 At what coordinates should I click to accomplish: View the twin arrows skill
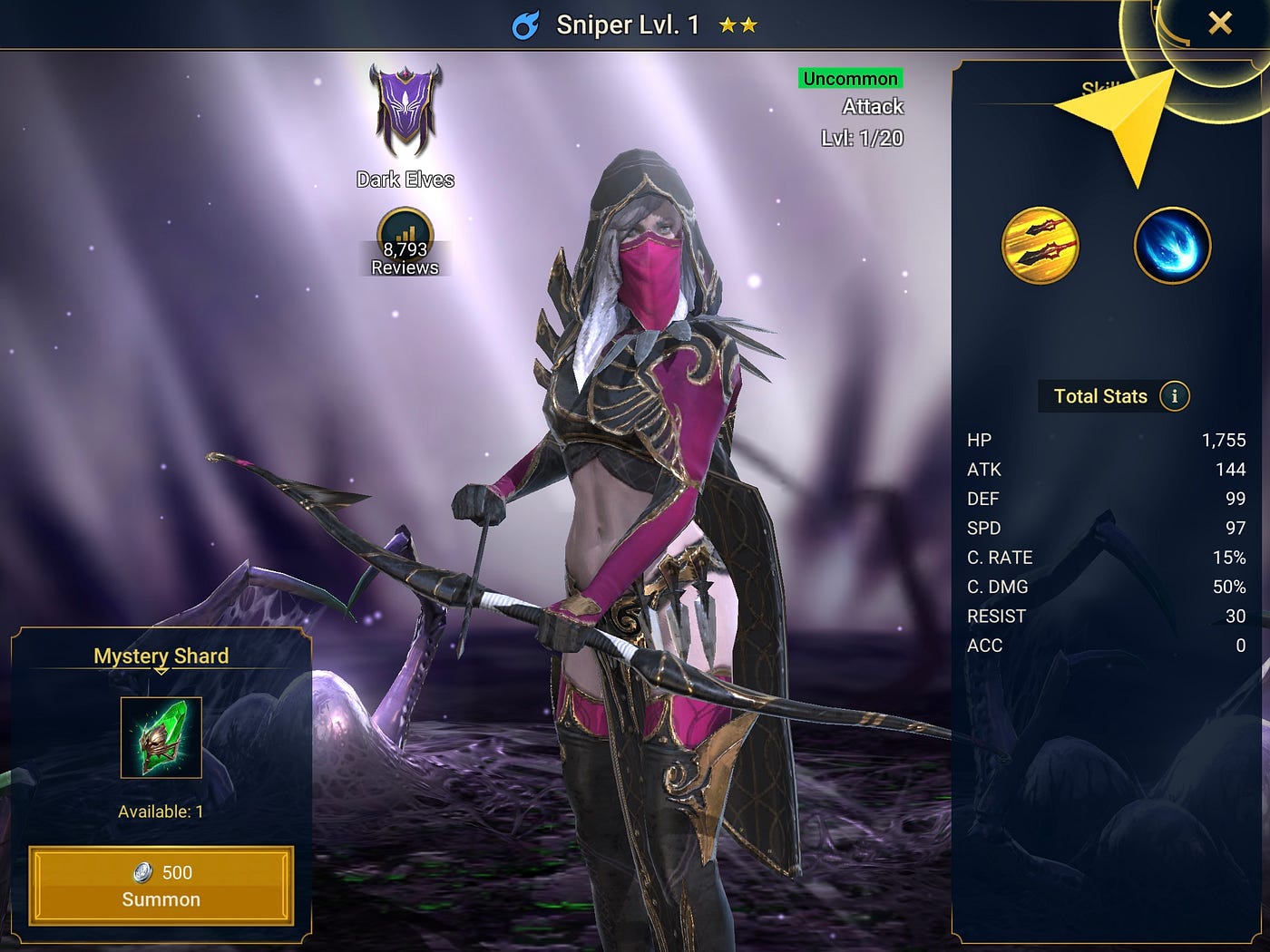pos(1040,246)
